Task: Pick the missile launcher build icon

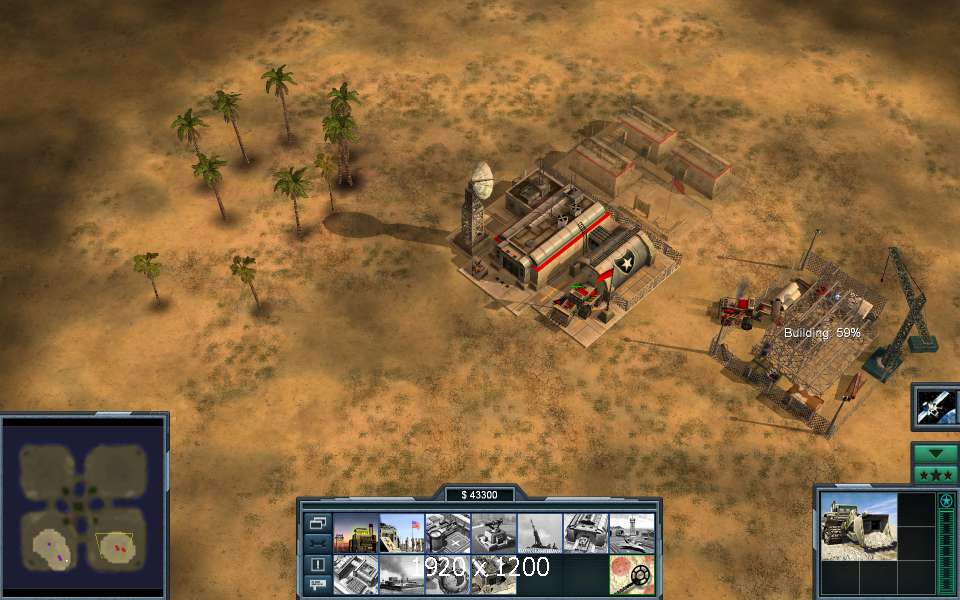Action: click(x=540, y=533)
